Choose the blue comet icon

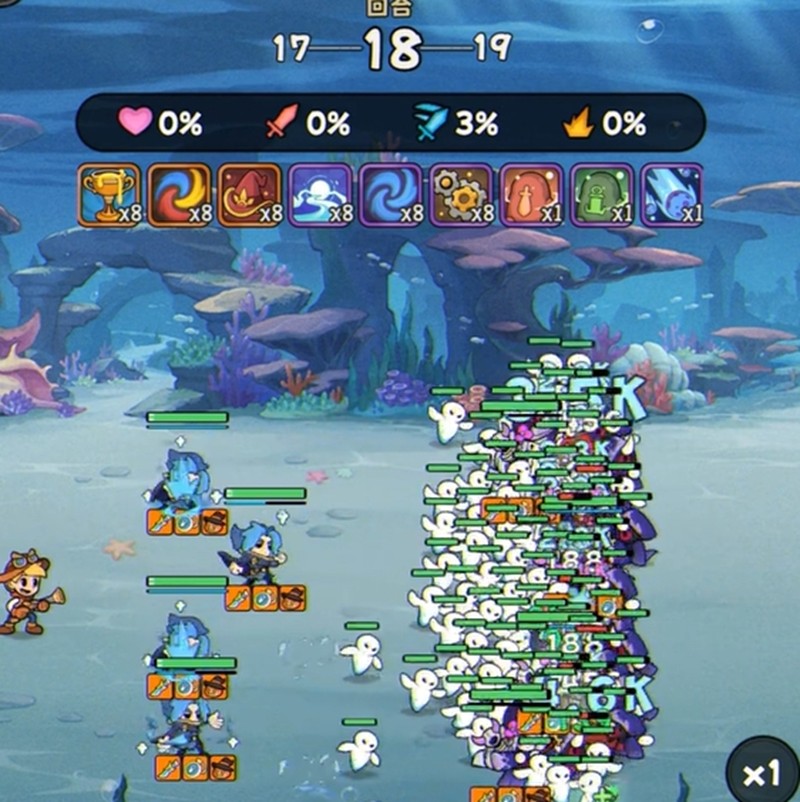click(x=671, y=196)
